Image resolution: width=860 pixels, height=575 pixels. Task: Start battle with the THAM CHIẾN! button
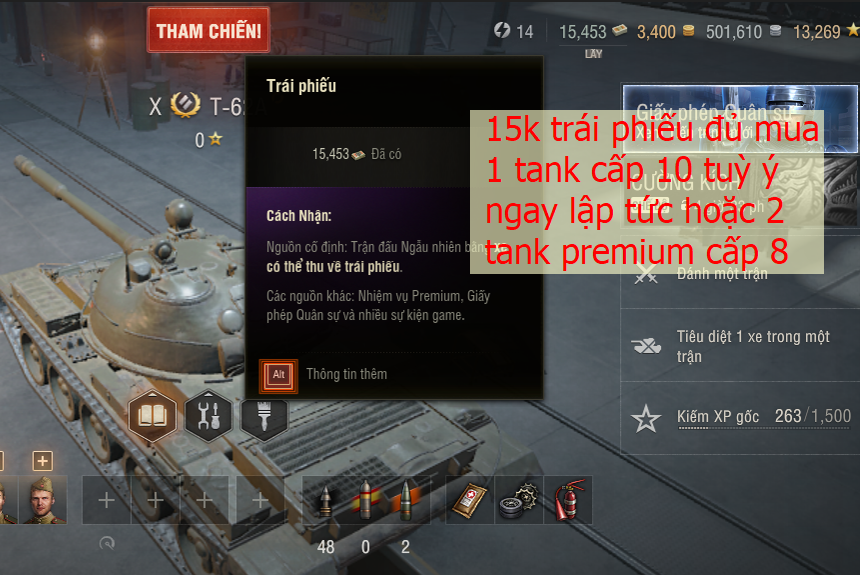tap(208, 31)
